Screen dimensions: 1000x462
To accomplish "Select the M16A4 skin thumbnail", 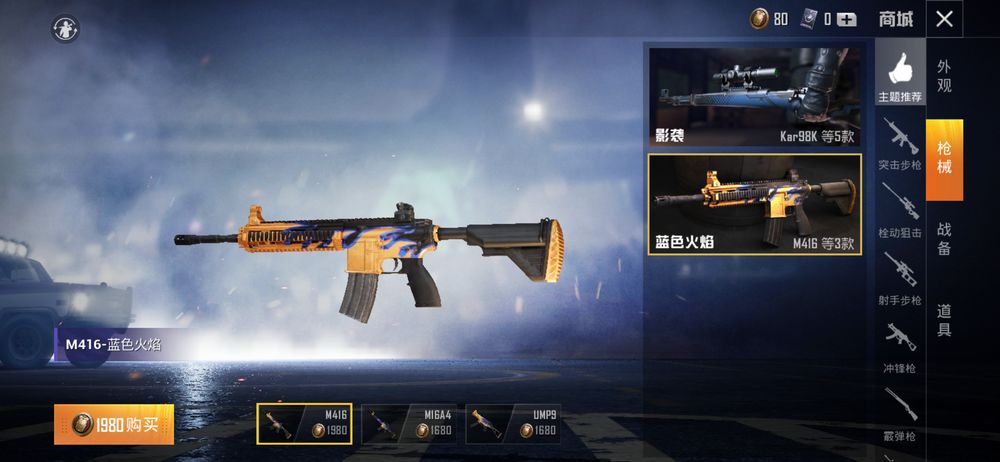I will (406, 424).
